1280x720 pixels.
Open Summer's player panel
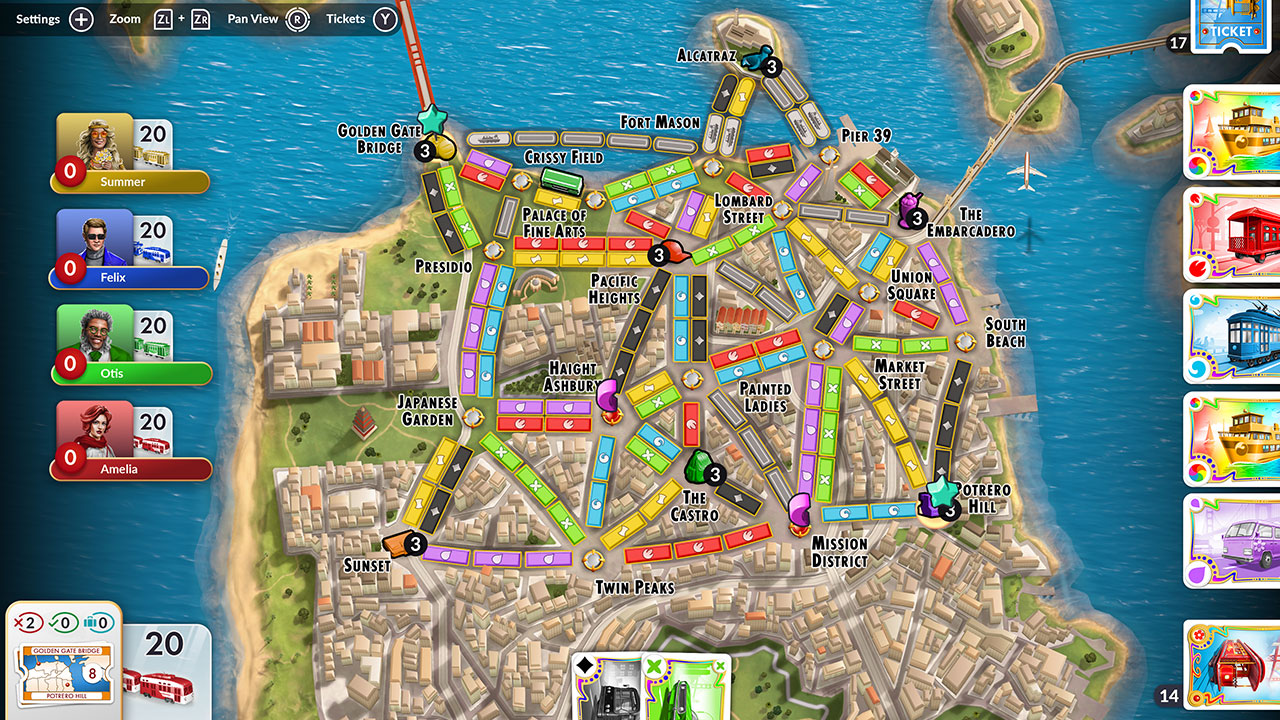130,155
